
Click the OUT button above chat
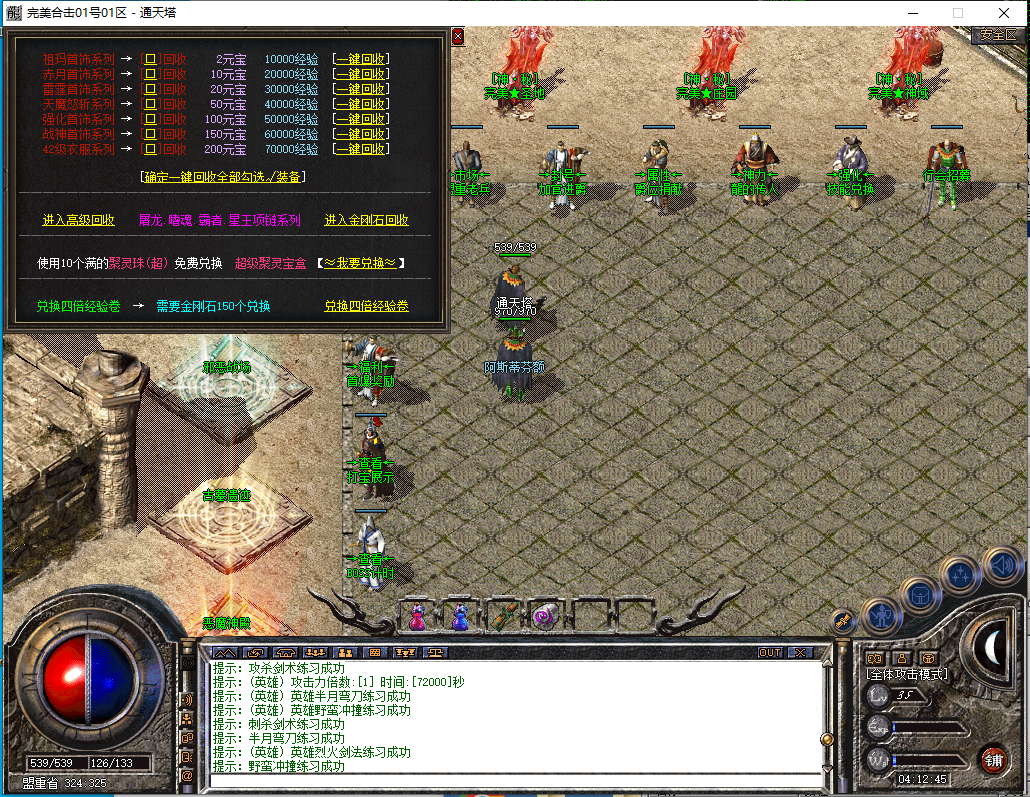click(x=769, y=652)
